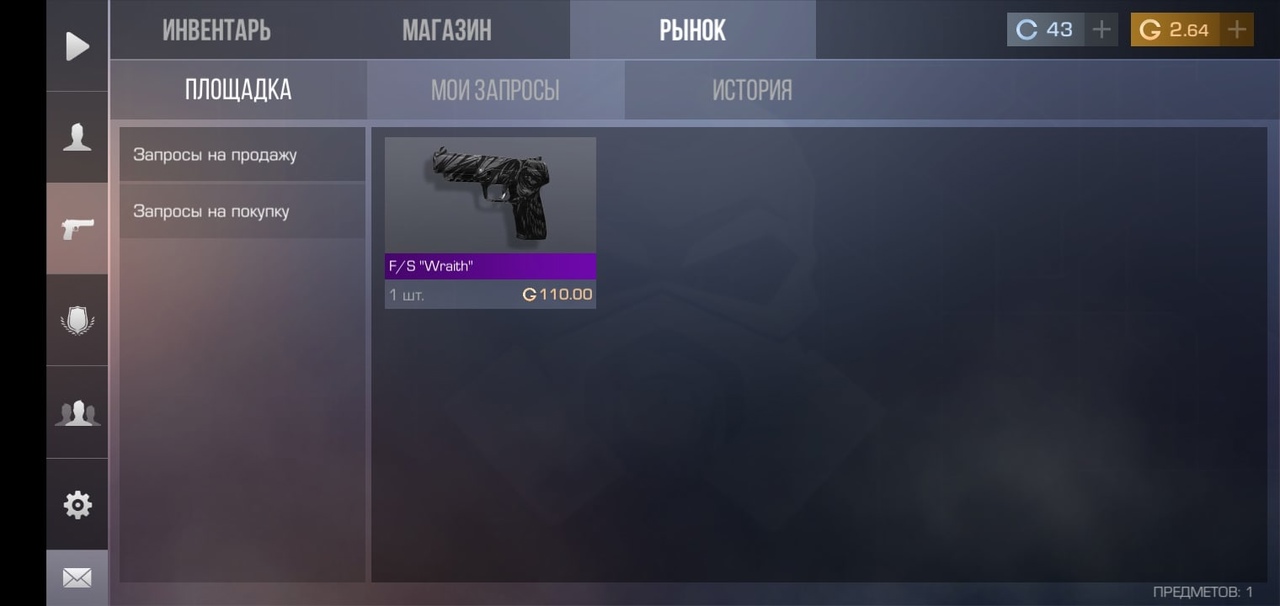
Task: Open the mail envelope icon
Action: click(77, 578)
